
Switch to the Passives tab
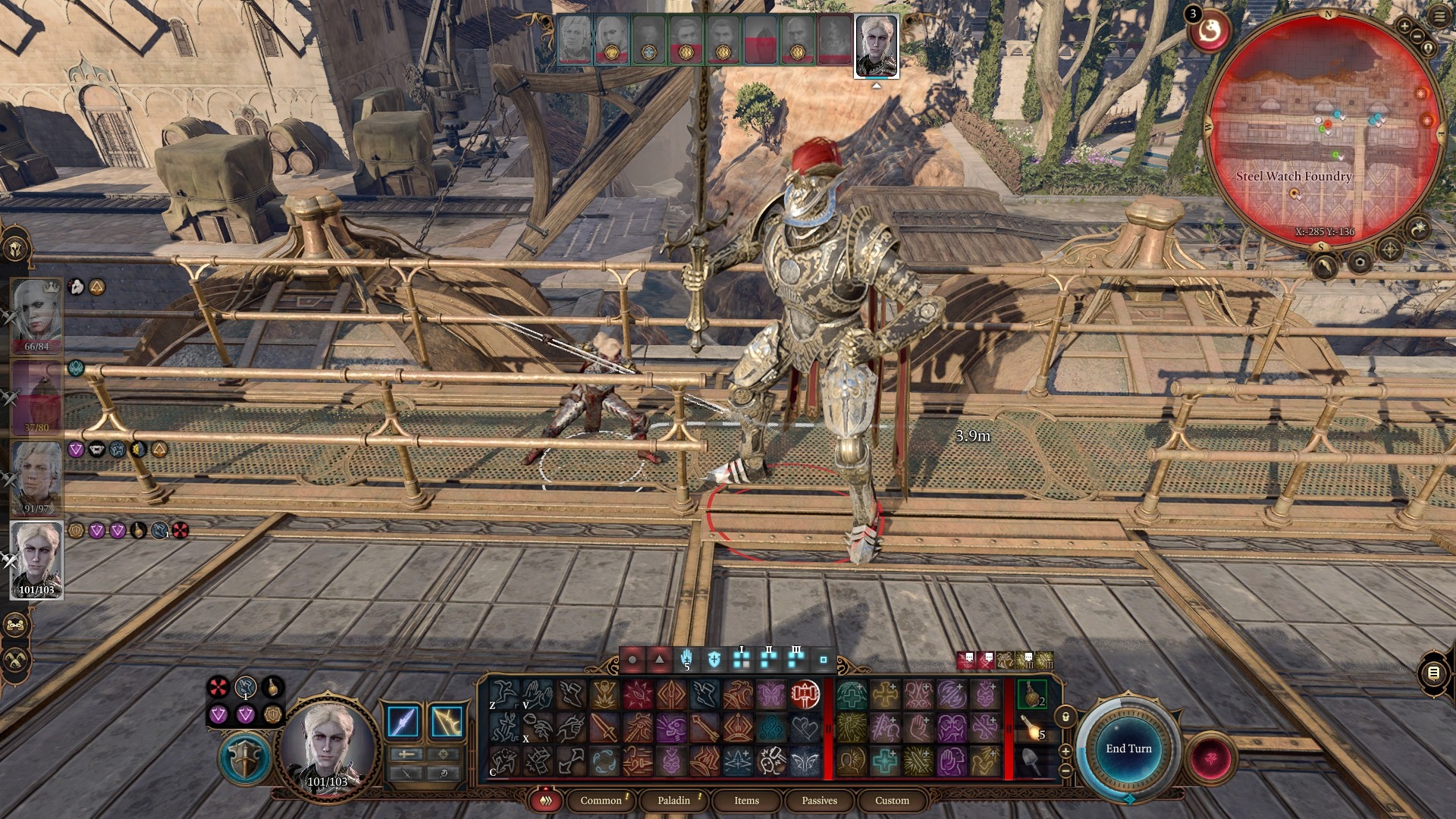pyautogui.click(x=819, y=800)
